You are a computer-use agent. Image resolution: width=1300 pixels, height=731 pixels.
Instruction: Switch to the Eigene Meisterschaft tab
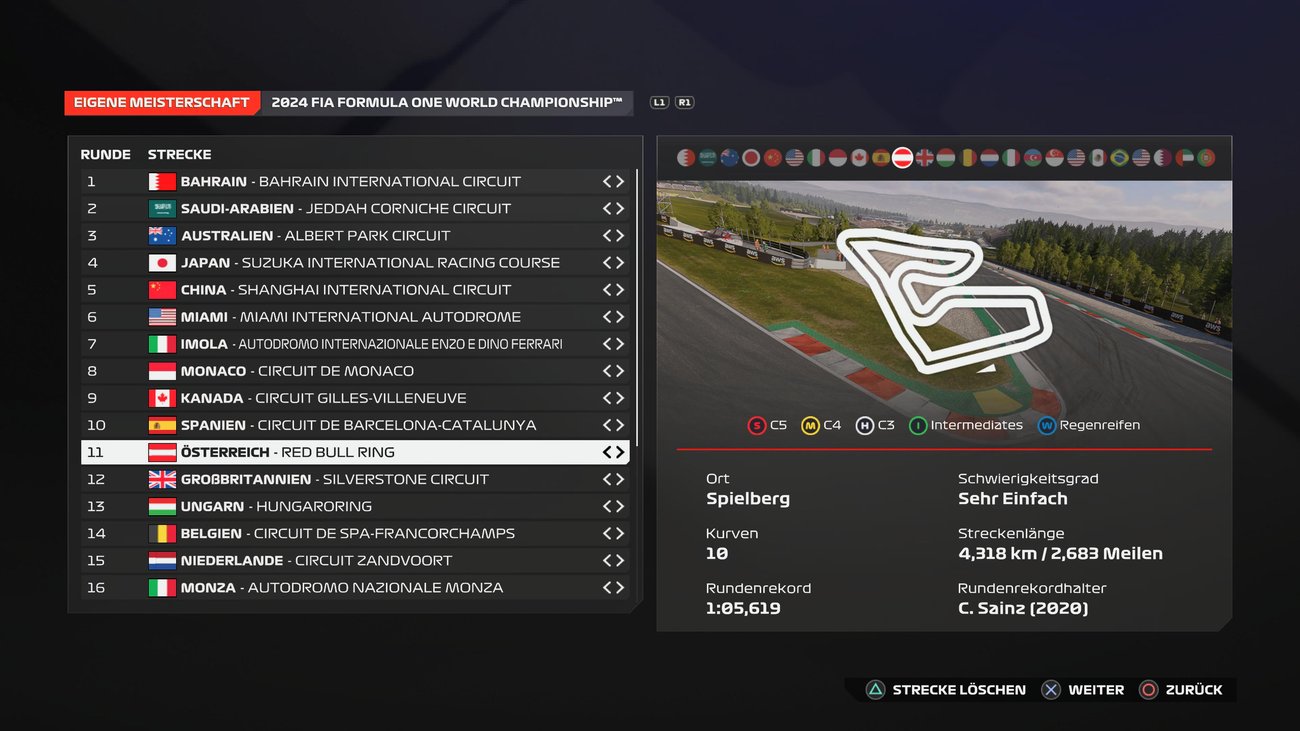click(x=162, y=102)
